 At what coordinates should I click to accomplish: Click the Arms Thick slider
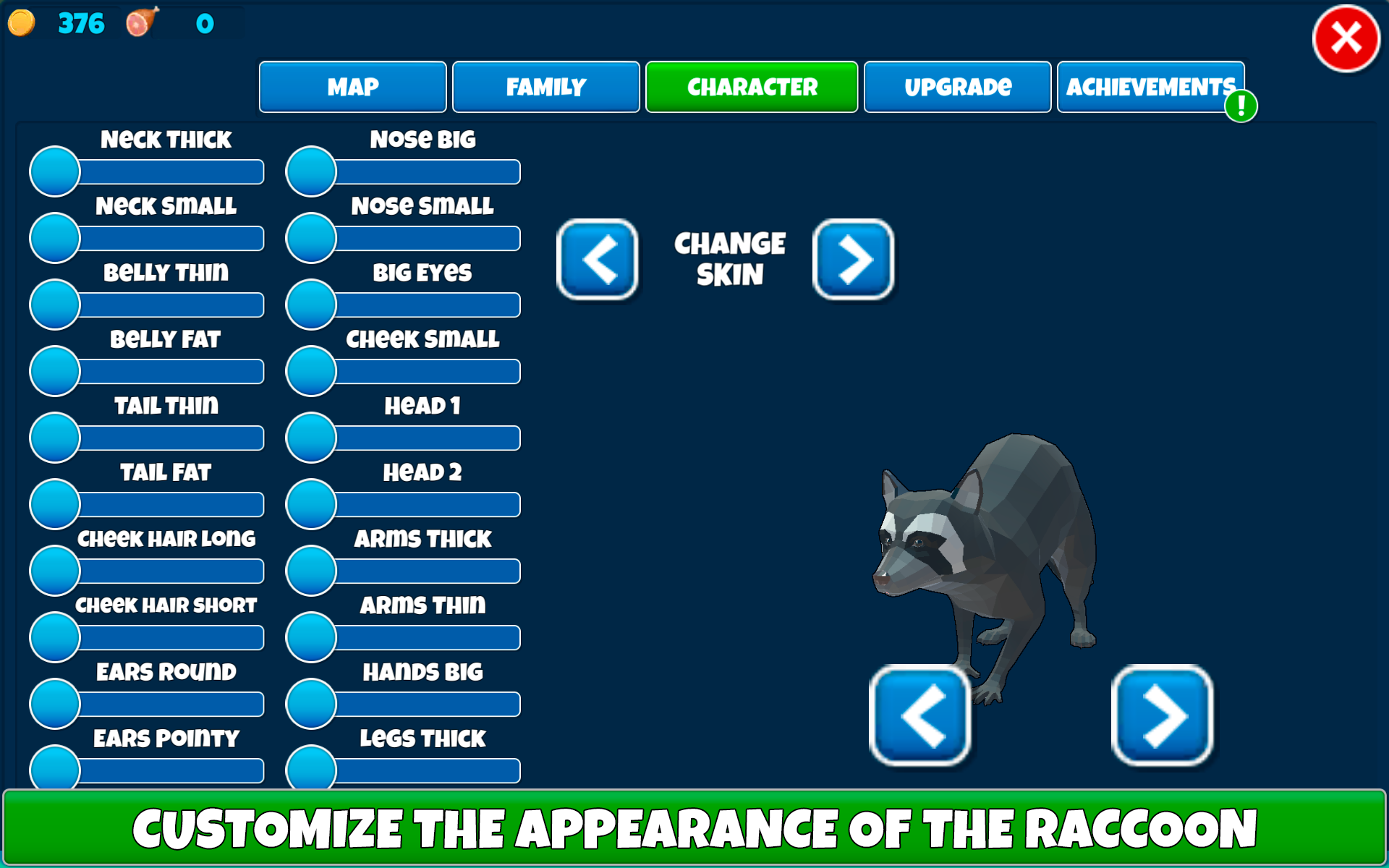pyautogui.click(x=310, y=571)
